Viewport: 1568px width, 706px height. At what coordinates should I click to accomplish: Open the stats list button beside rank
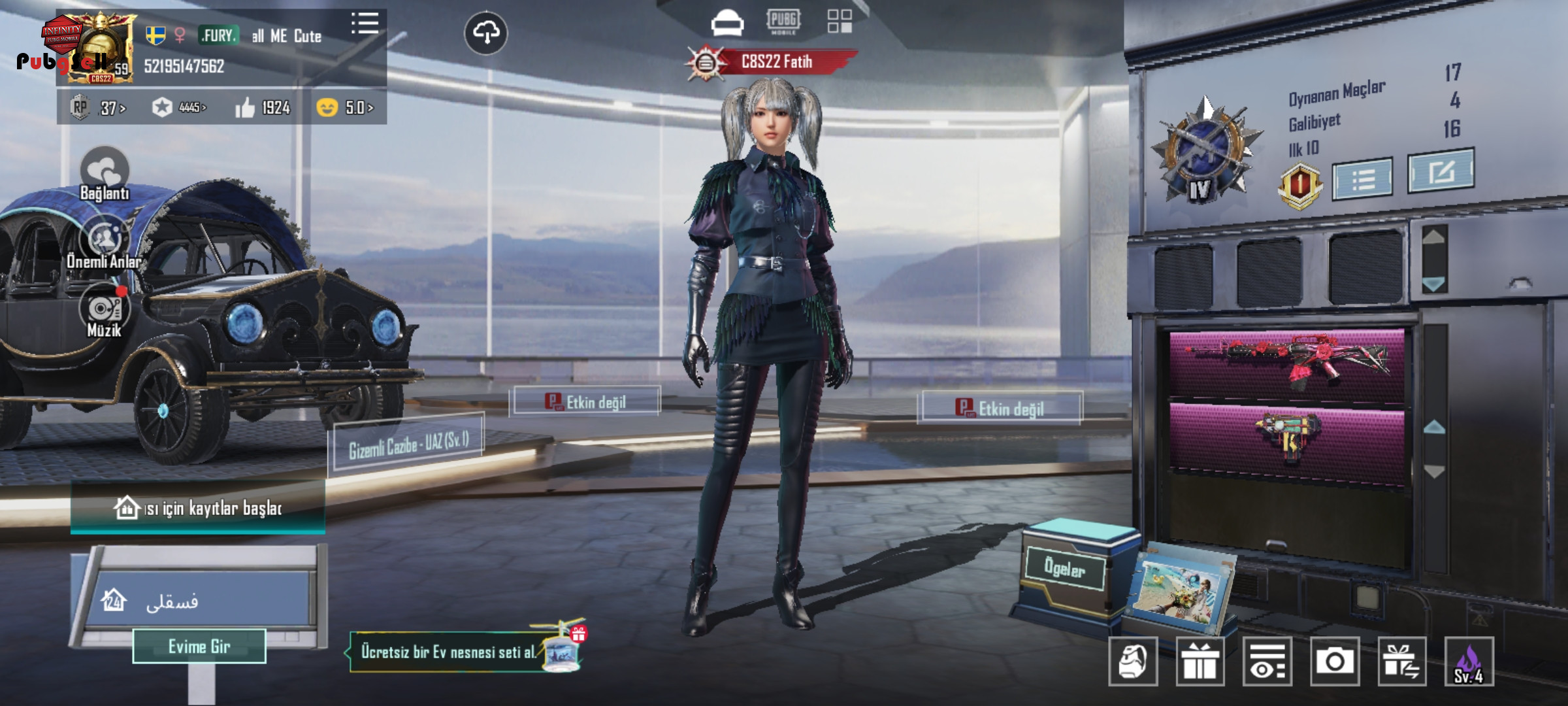tap(1362, 178)
